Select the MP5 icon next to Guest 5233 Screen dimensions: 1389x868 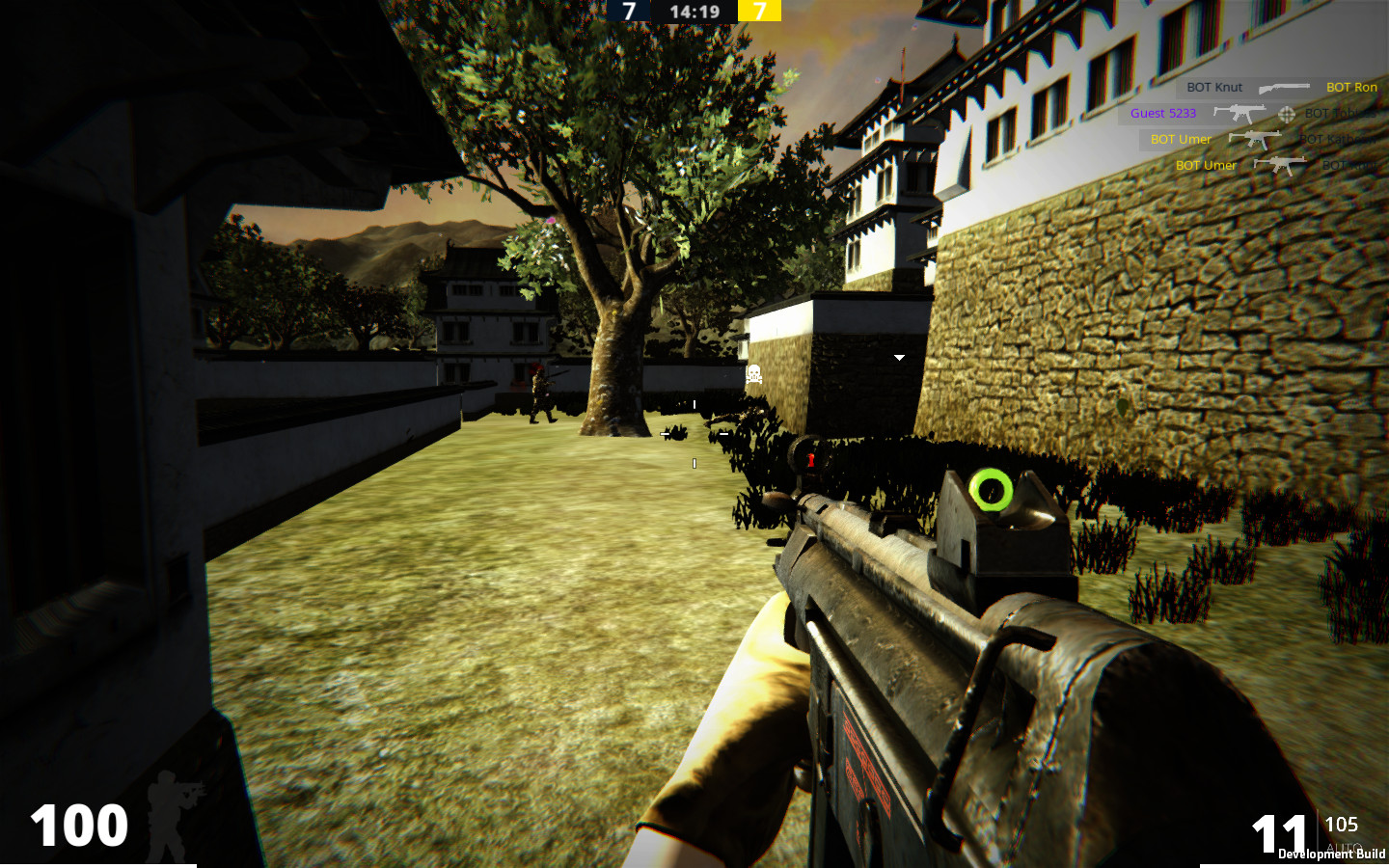(1239, 113)
